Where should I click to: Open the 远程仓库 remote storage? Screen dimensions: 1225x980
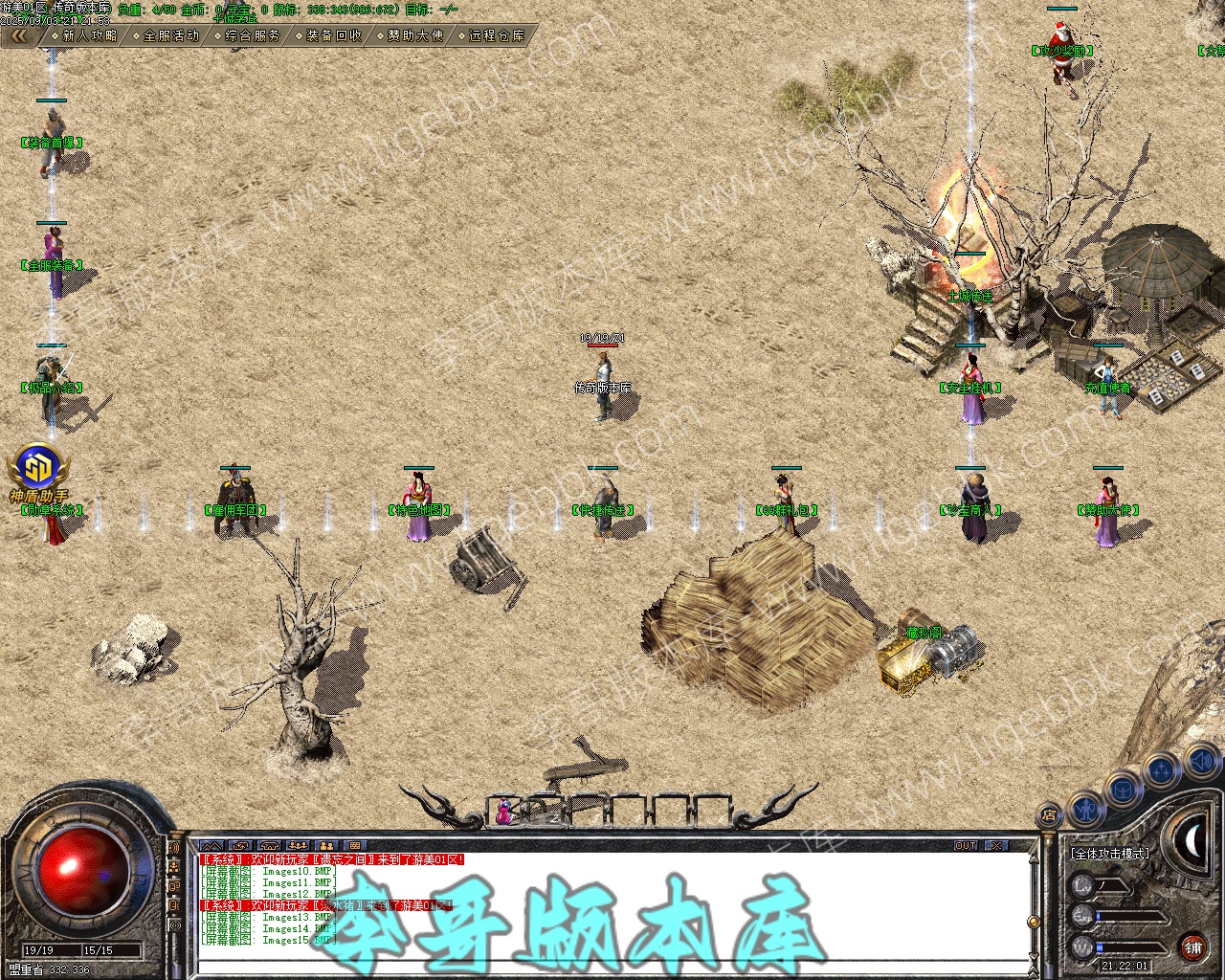495,35
